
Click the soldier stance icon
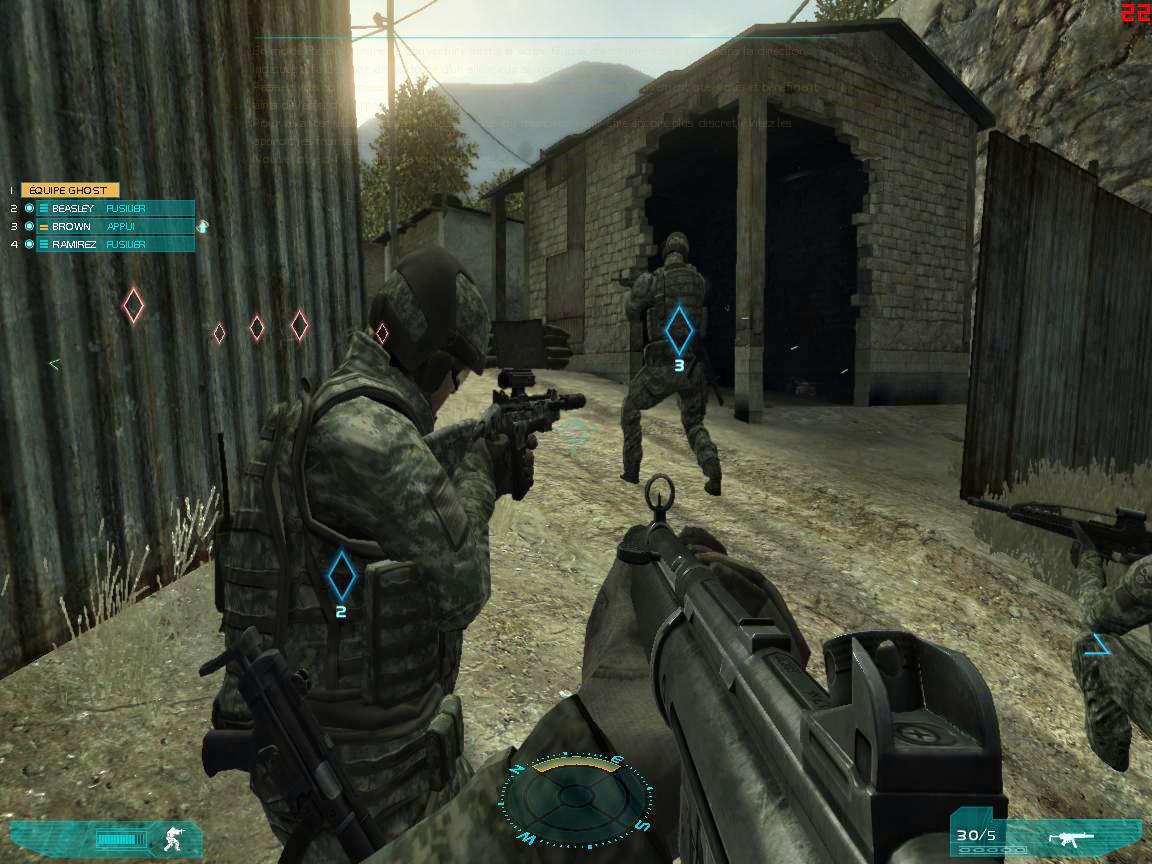169,836
